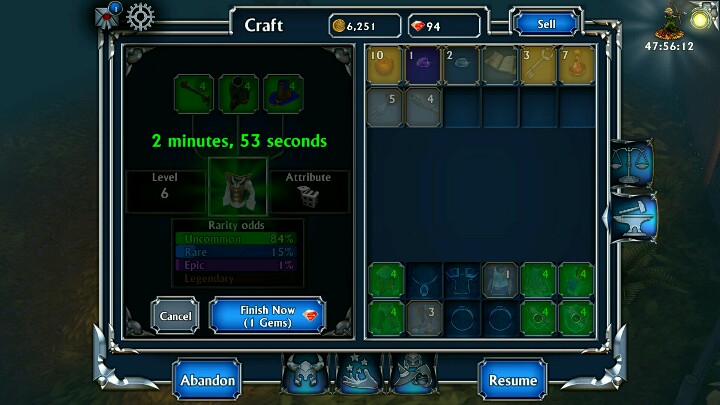Select the green hat crafting ingredient
The height and width of the screenshot is (405, 720).
tap(282, 94)
